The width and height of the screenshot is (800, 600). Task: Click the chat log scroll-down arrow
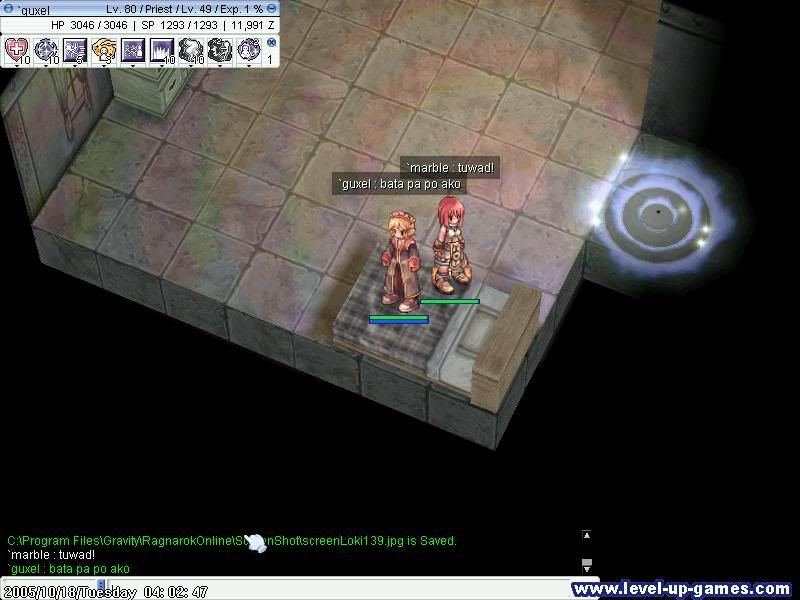pos(587,564)
